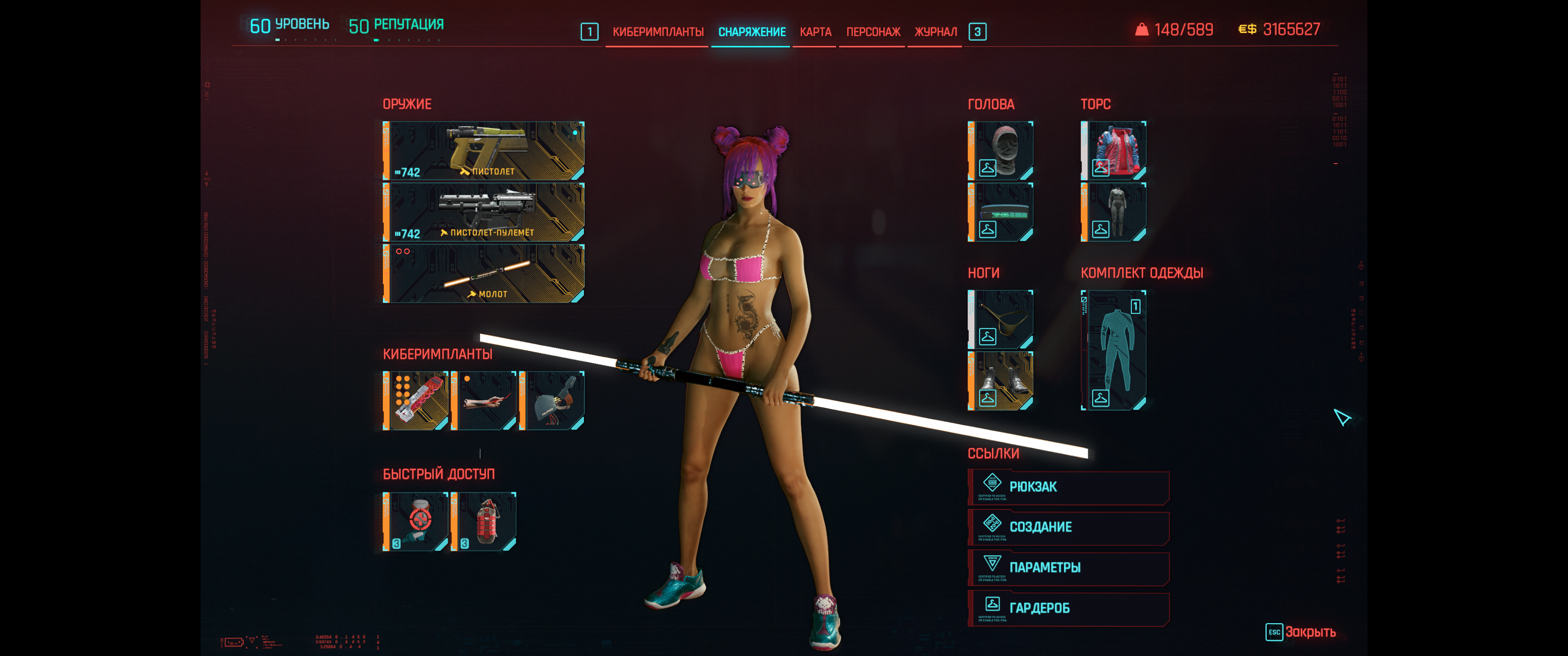Go to the Персонаж tab

coord(873,31)
